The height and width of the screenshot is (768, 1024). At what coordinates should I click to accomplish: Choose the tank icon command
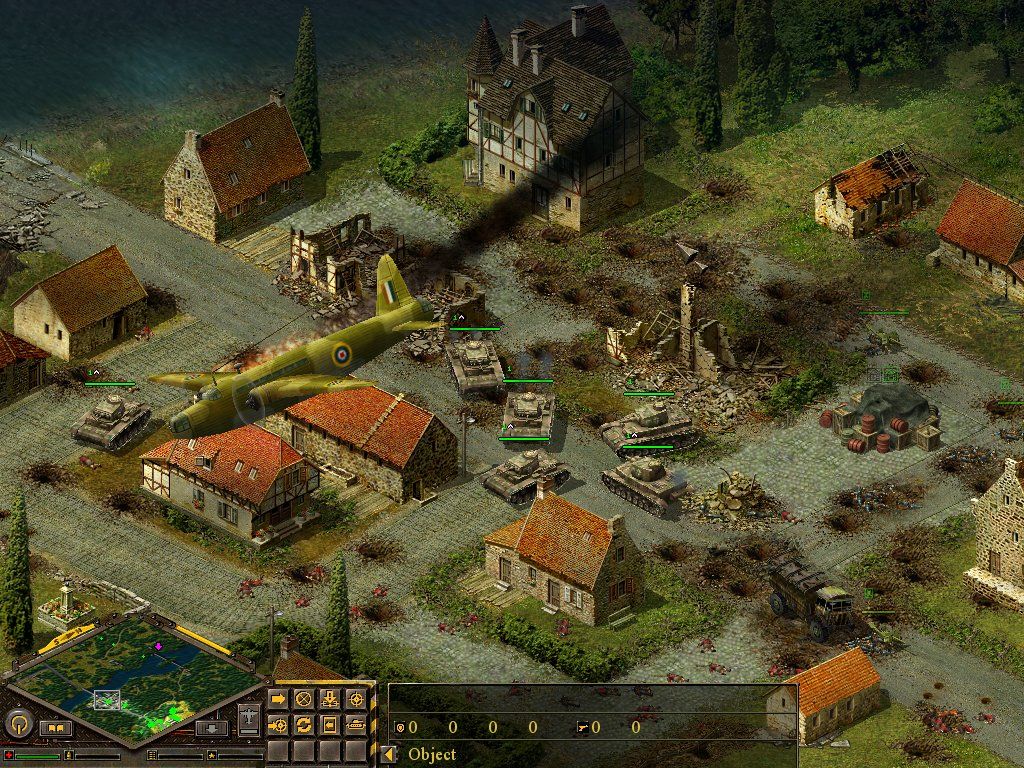355,723
